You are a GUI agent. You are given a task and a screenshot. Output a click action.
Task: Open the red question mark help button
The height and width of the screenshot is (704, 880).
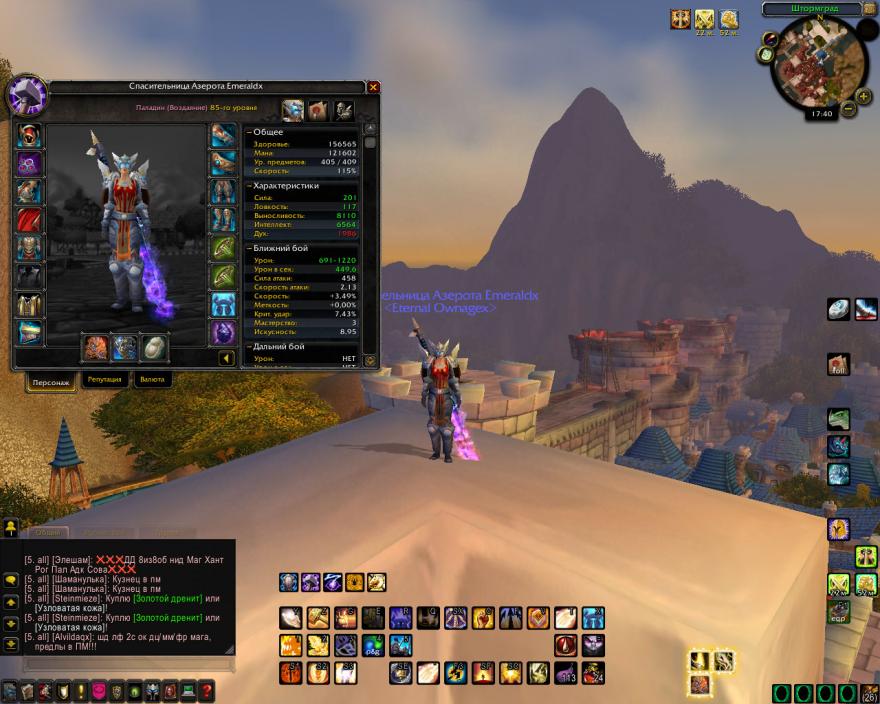coord(206,690)
